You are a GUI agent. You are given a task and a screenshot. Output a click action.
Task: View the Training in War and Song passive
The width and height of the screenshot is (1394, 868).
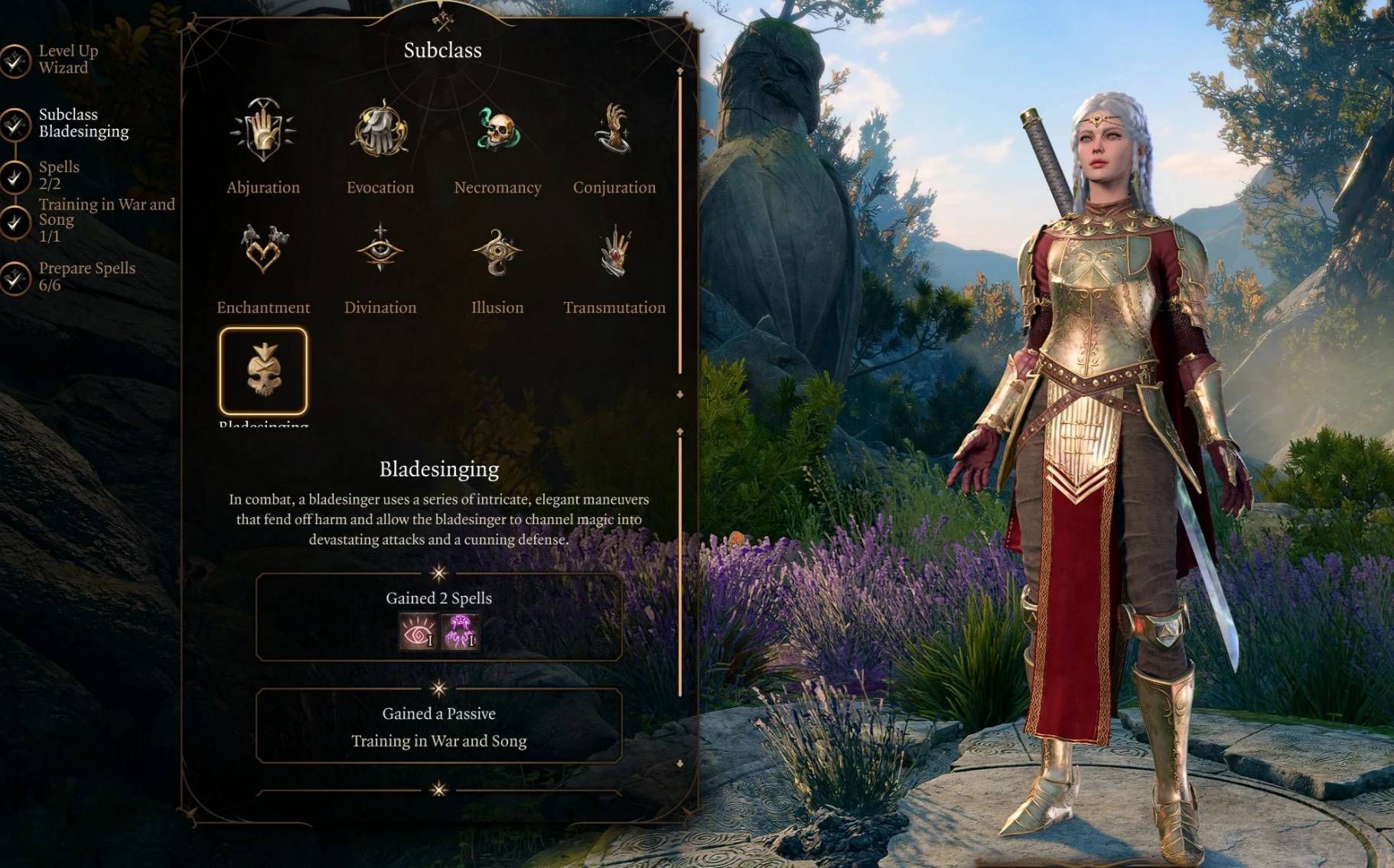click(438, 740)
